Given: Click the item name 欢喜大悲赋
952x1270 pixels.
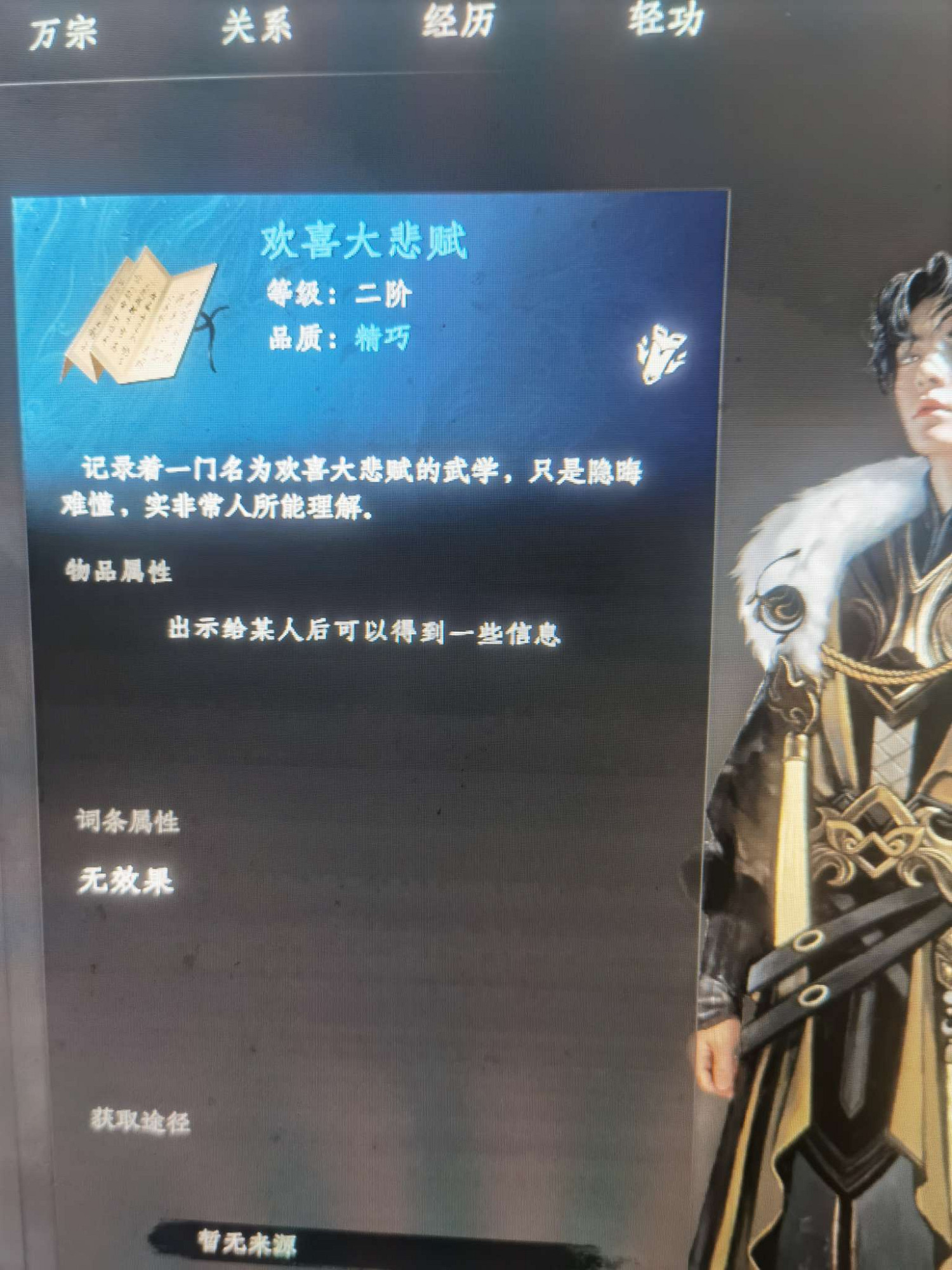Looking at the screenshot, I should click(365, 241).
